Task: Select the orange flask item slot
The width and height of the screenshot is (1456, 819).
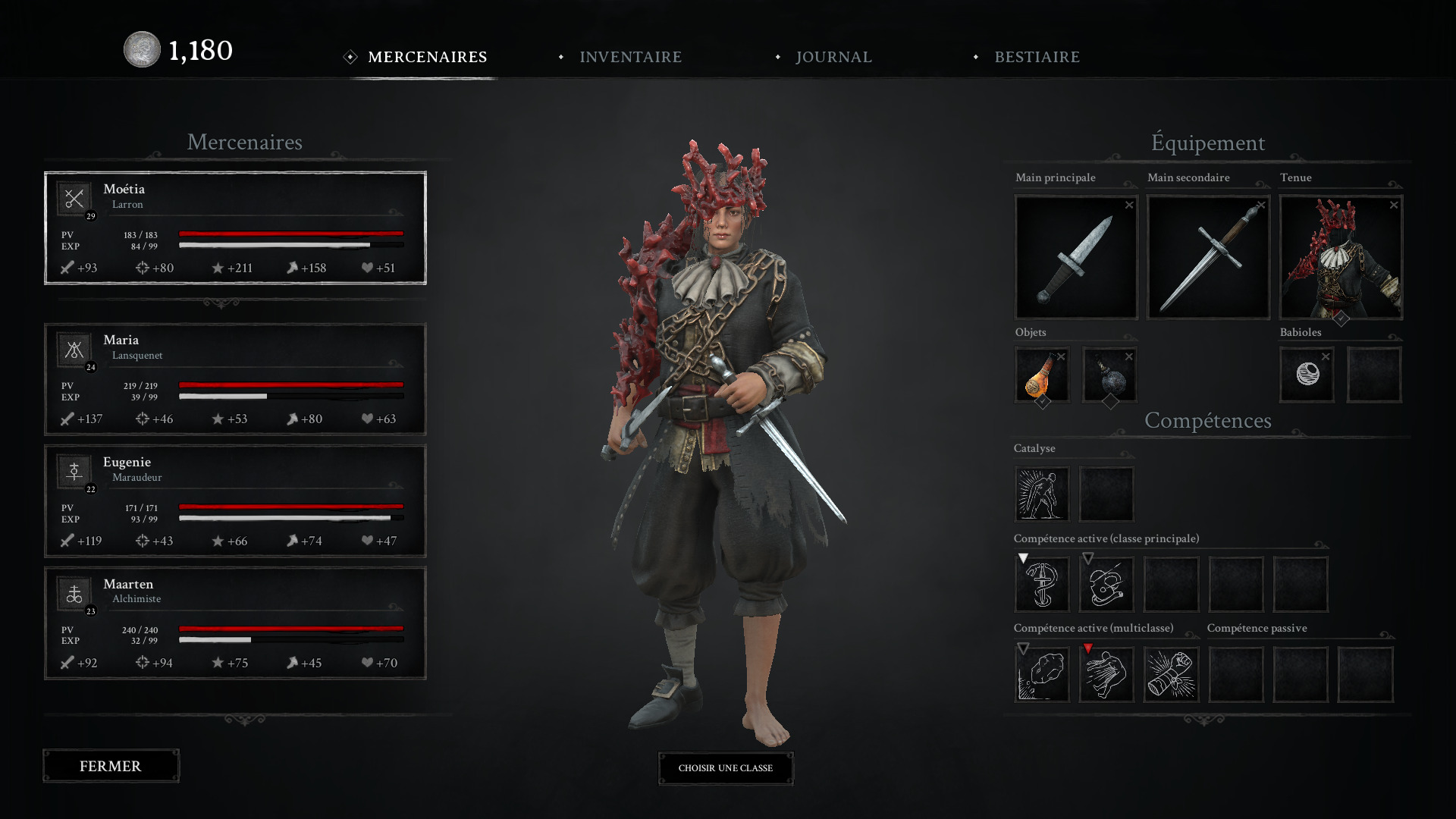Action: [x=1041, y=375]
